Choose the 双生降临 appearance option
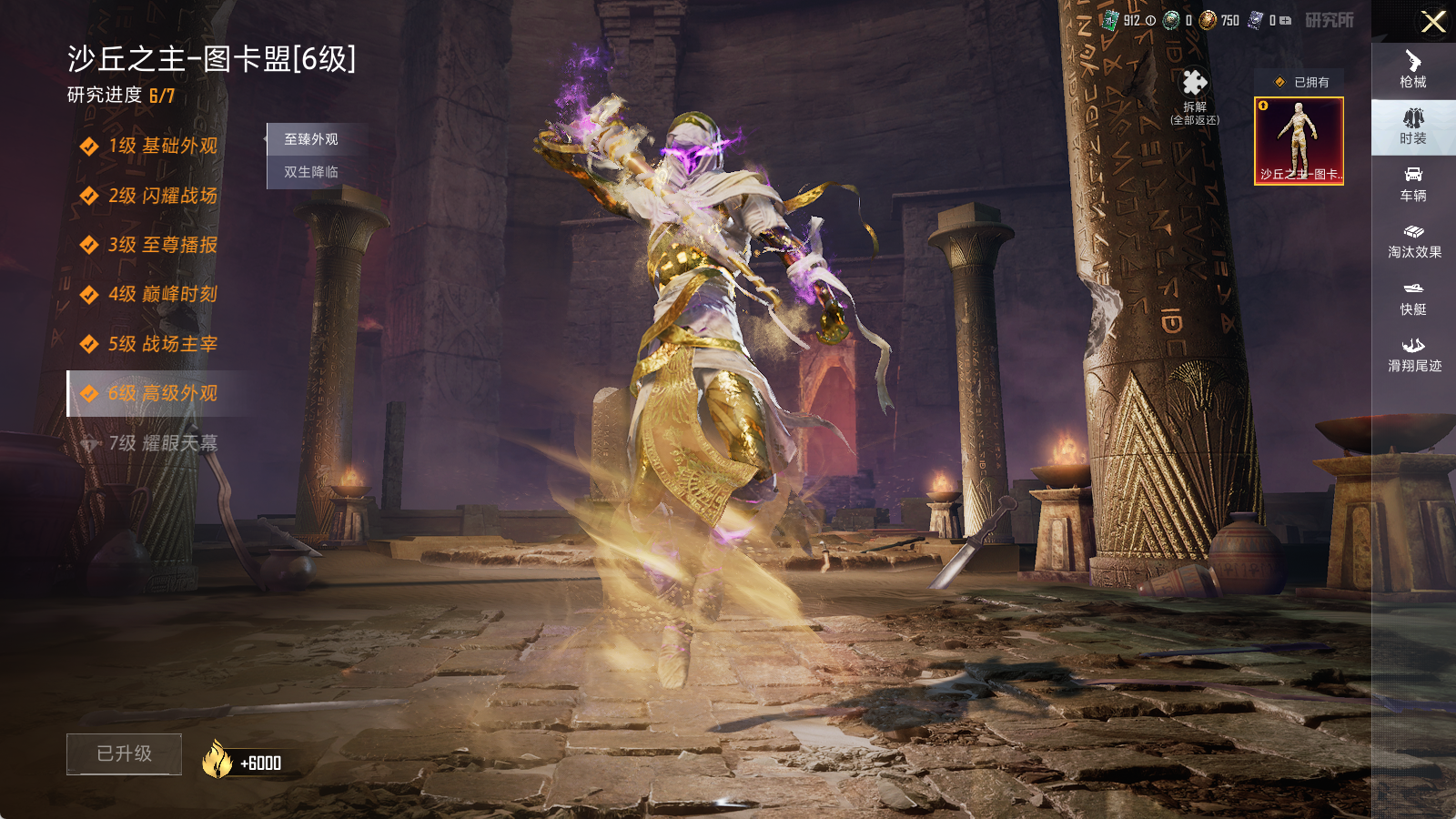Image resolution: width=1456 pixels, height=819 pixels. point(311,172)
